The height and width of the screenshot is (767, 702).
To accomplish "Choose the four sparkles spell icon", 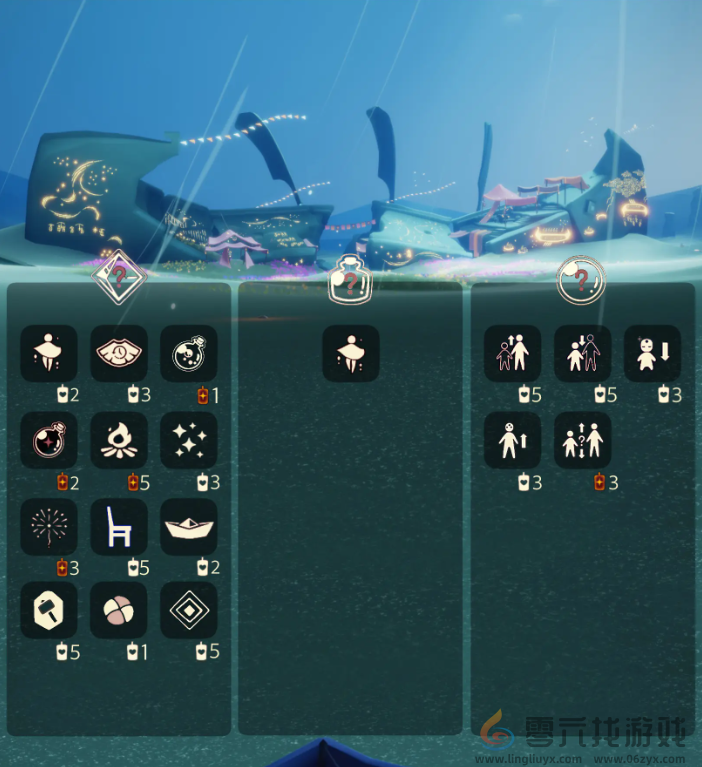I will point(189,440).
